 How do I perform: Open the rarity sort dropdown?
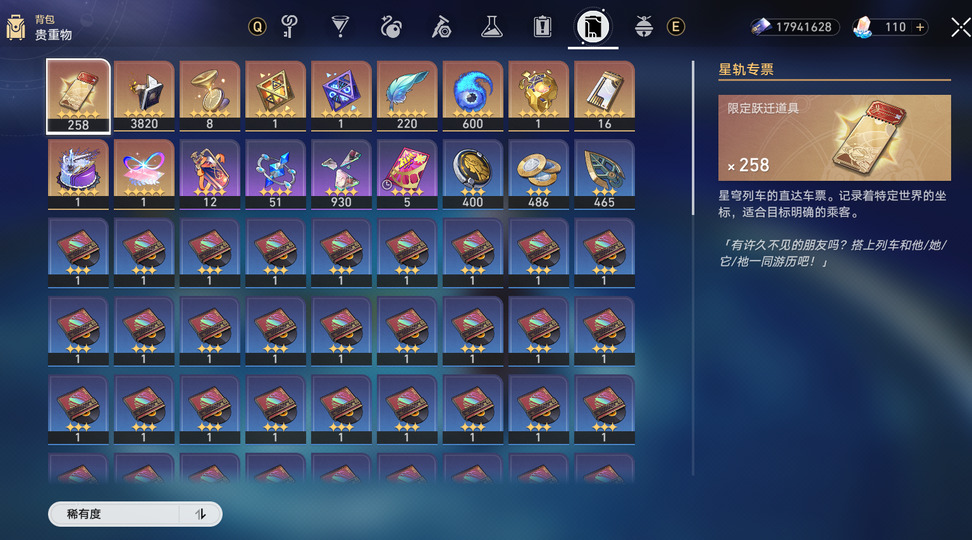[x=114, y=514]
